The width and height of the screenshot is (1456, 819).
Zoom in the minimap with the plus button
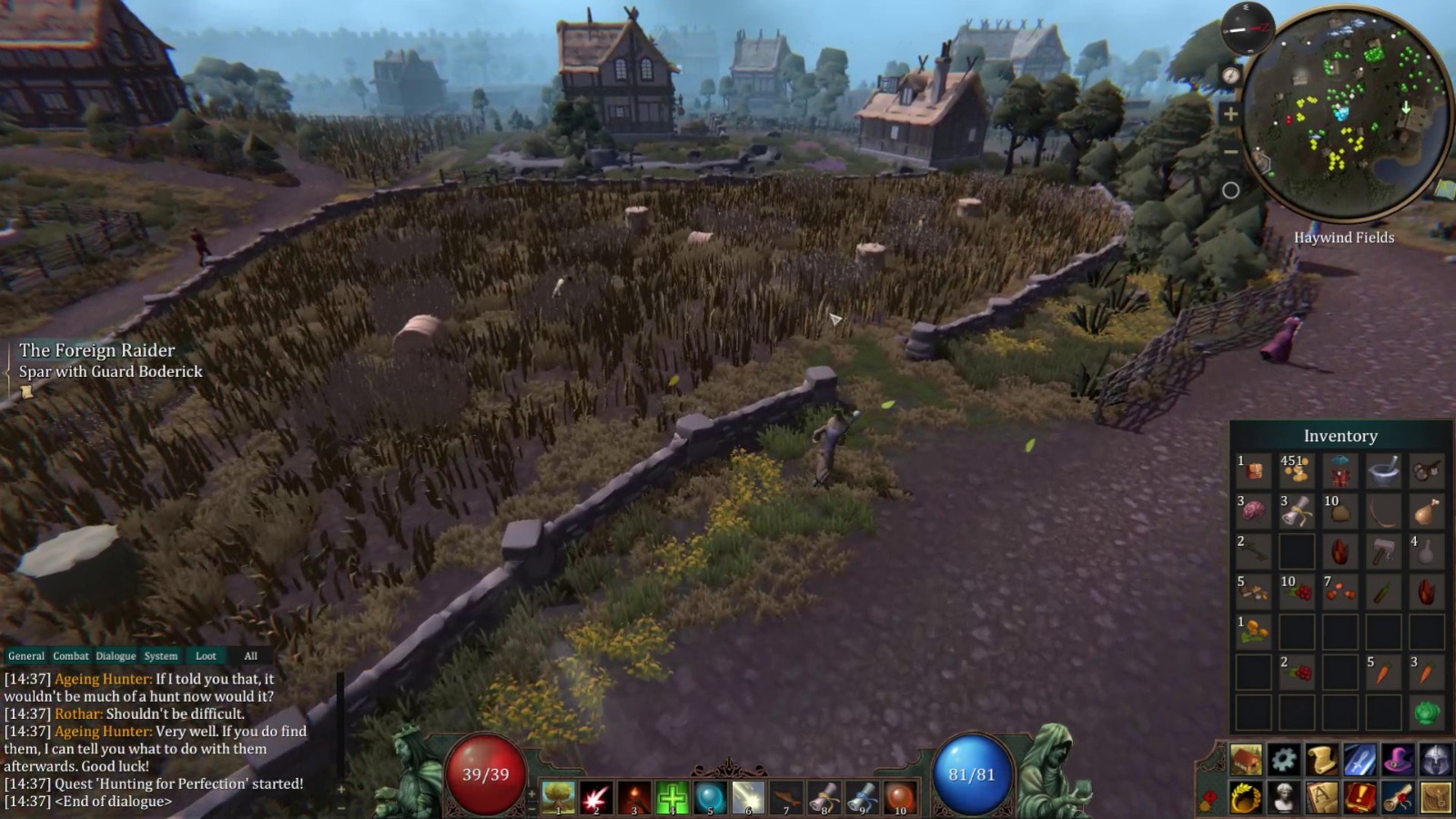click(x=1231, y=115)
